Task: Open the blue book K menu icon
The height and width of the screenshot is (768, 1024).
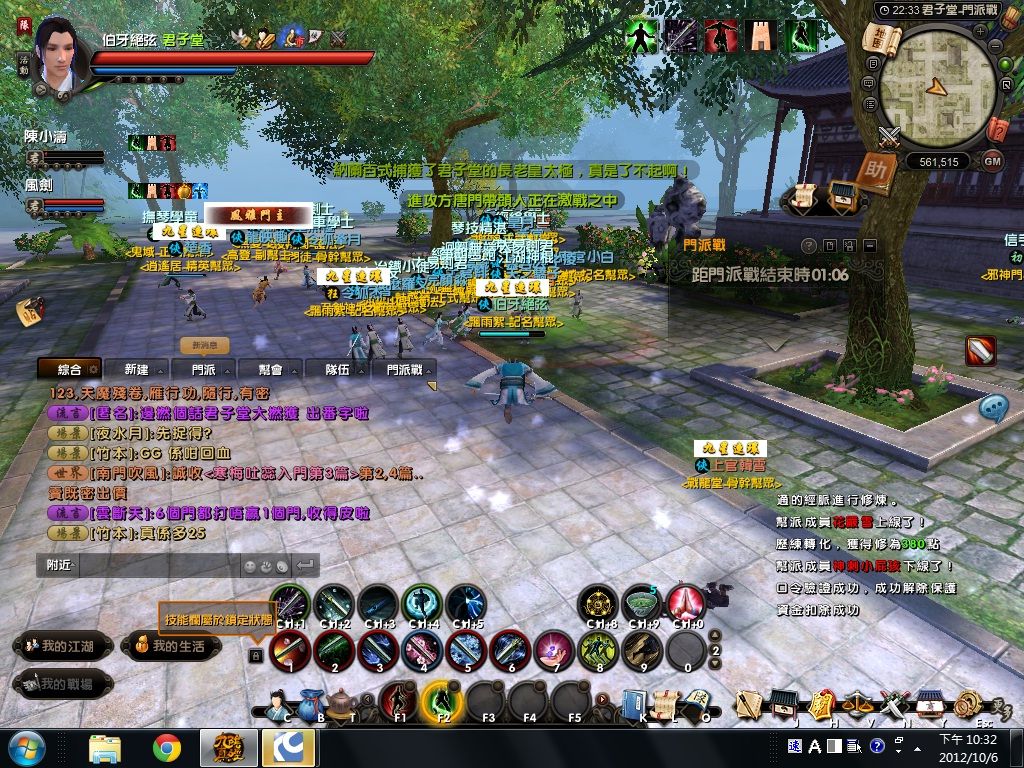Action: 633,704
